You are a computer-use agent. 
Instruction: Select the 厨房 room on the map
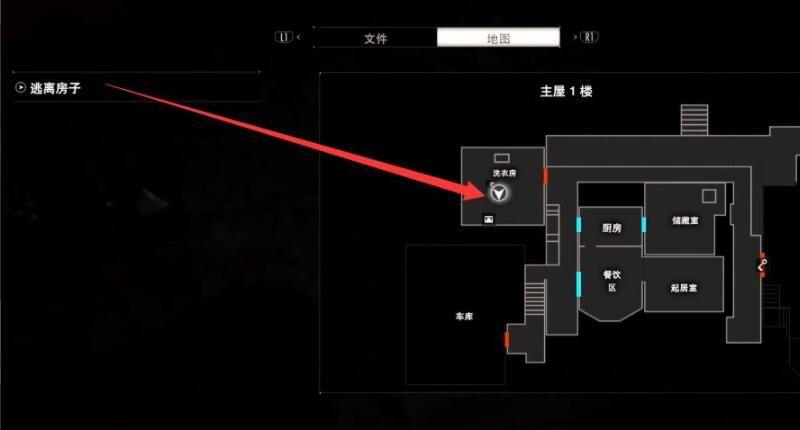coord(611,229)
